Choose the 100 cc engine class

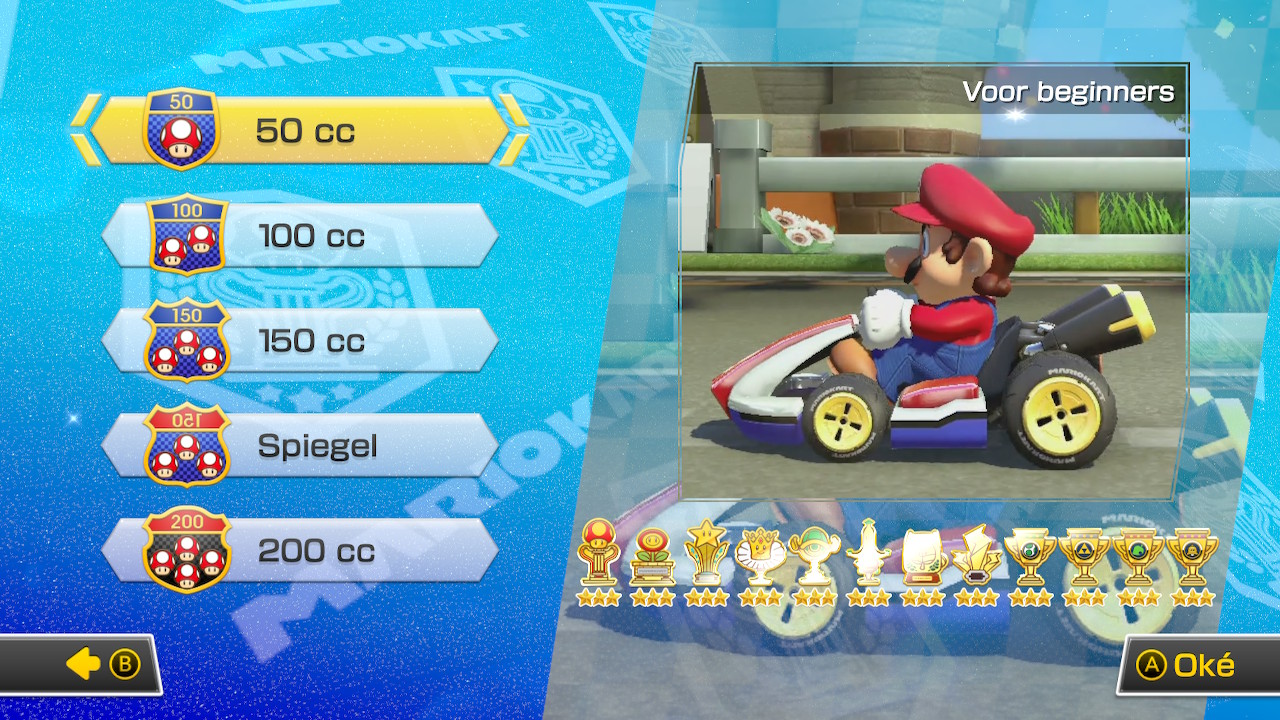point(300,237)
